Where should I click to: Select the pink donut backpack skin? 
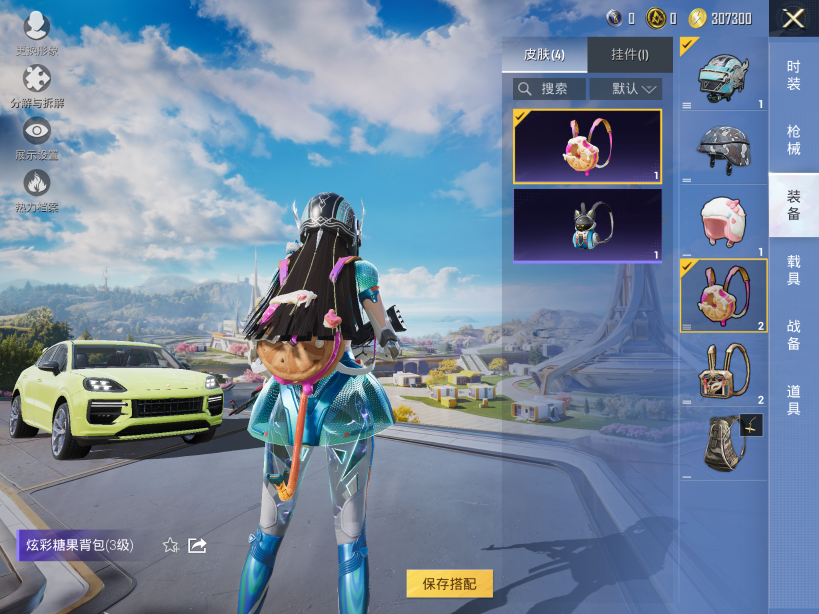click(x=587, y=146)
